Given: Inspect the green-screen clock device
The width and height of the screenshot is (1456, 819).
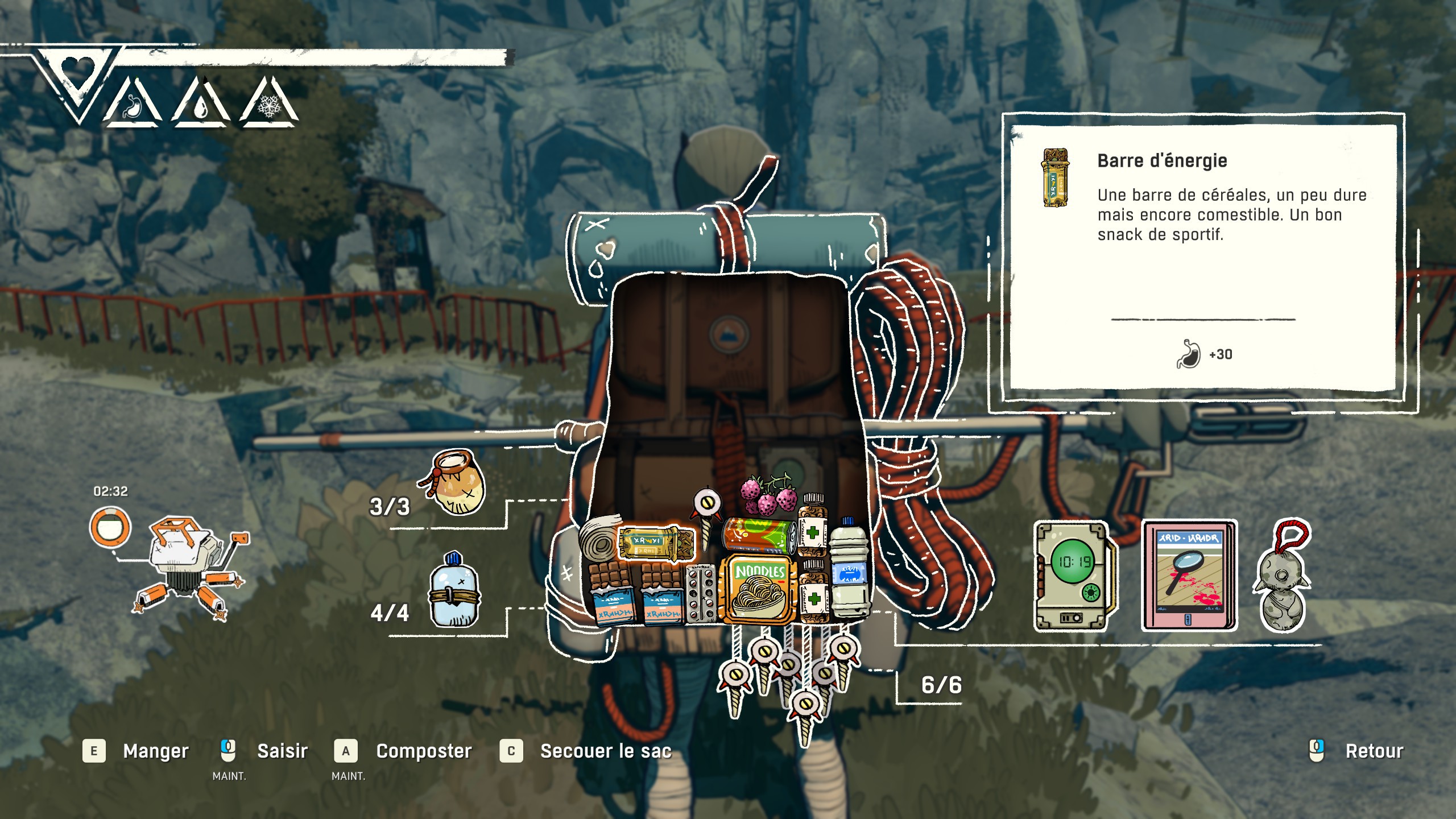Looking at the screenshot, I should click(x=1073, y=574).
